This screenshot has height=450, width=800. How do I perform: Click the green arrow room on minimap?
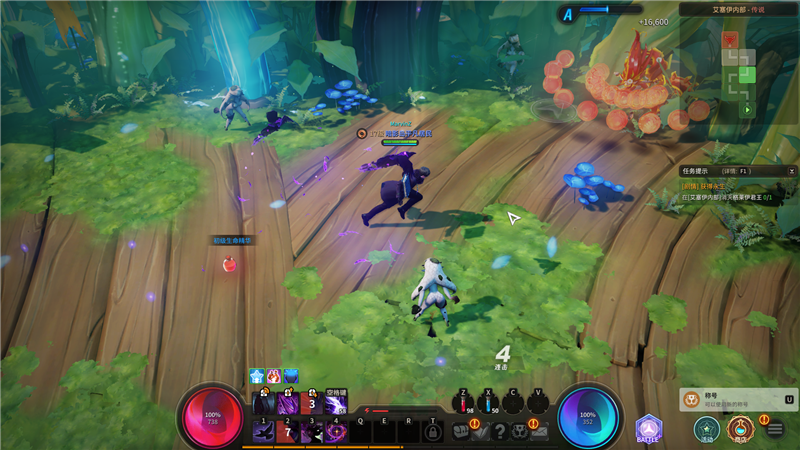pos(747,108)
